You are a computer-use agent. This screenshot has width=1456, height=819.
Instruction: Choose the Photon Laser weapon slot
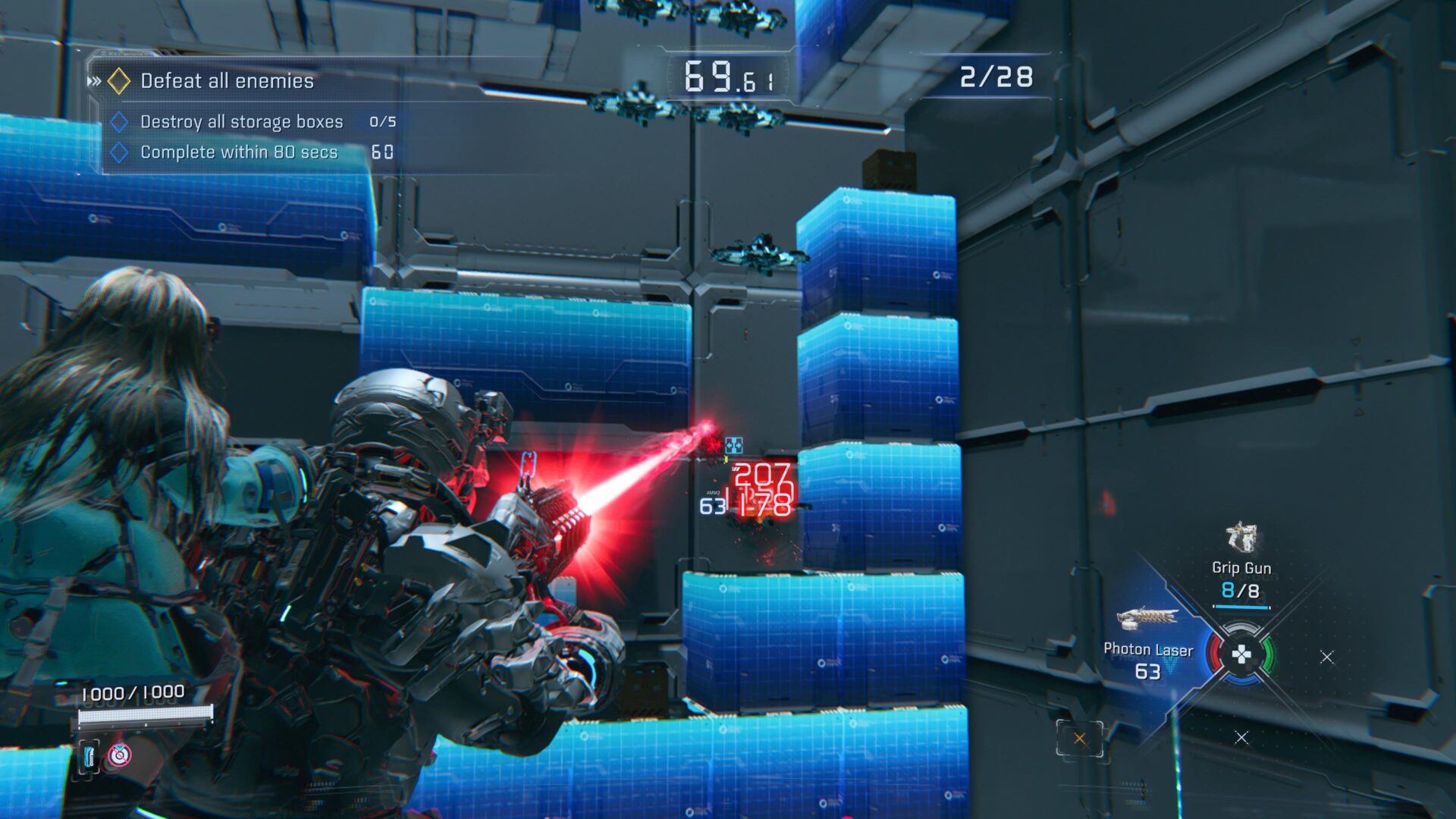(1147, 648)
